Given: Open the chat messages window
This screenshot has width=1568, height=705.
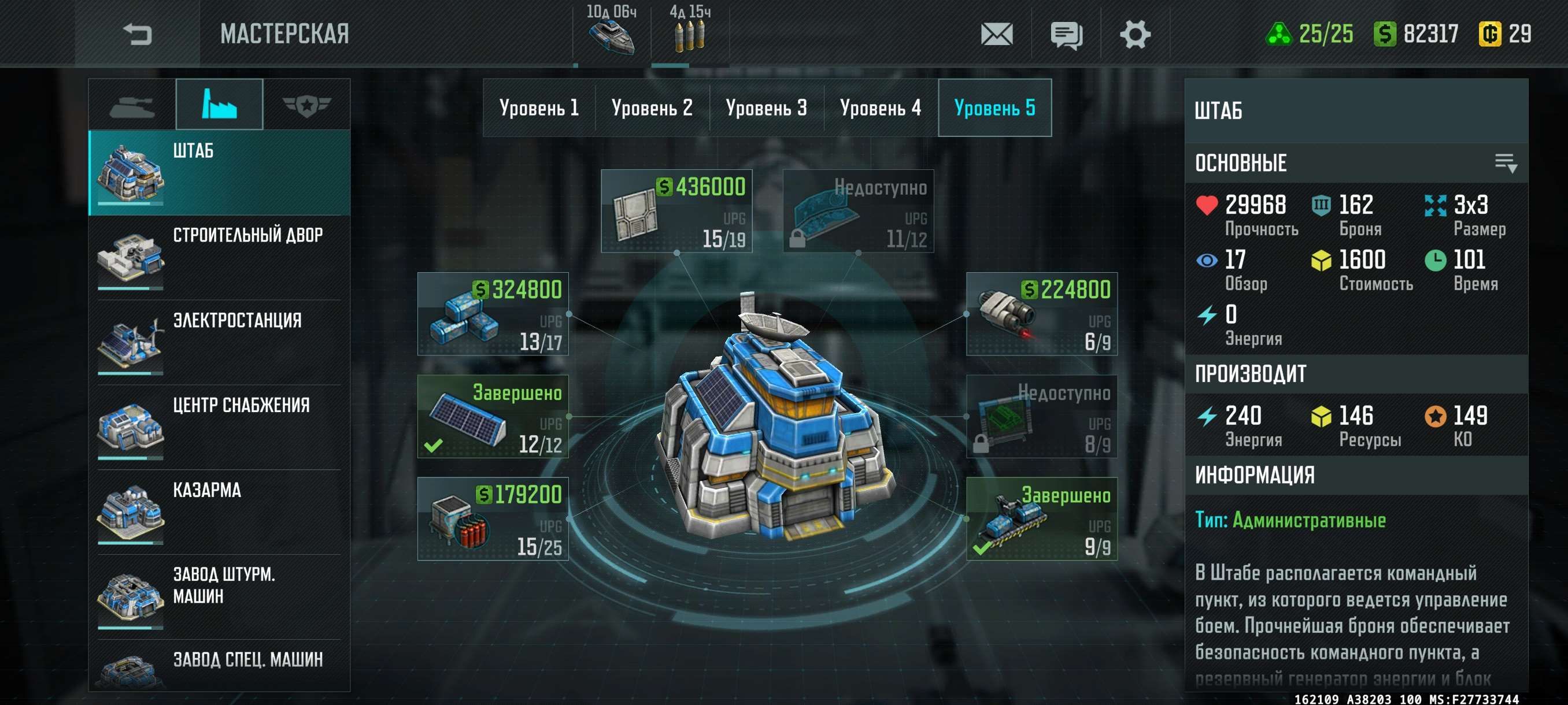Looking at the screenshot, I should click(x=1066, y=35).
